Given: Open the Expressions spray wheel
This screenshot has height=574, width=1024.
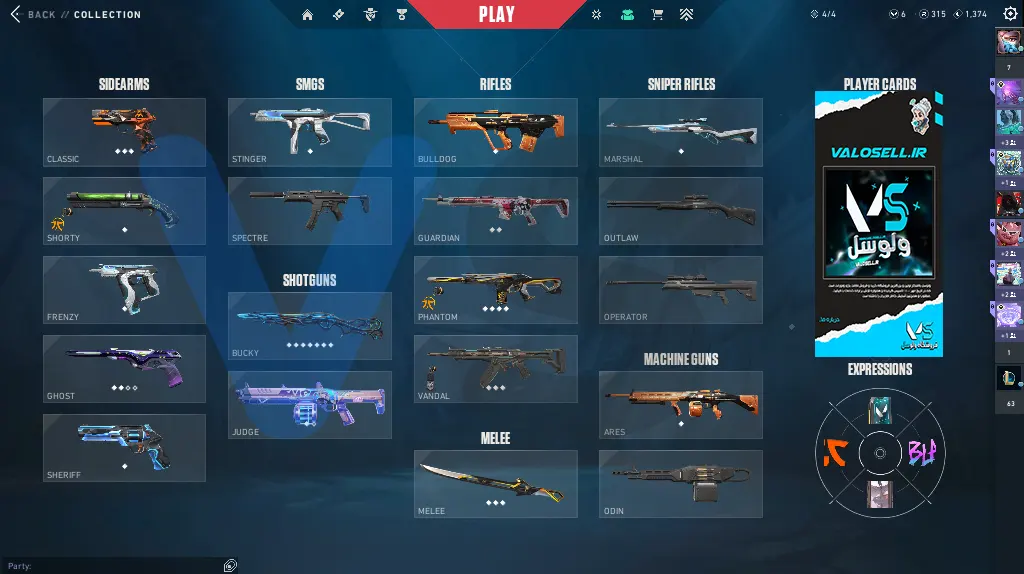Looking at the screenshot, I should pos(879,452).
